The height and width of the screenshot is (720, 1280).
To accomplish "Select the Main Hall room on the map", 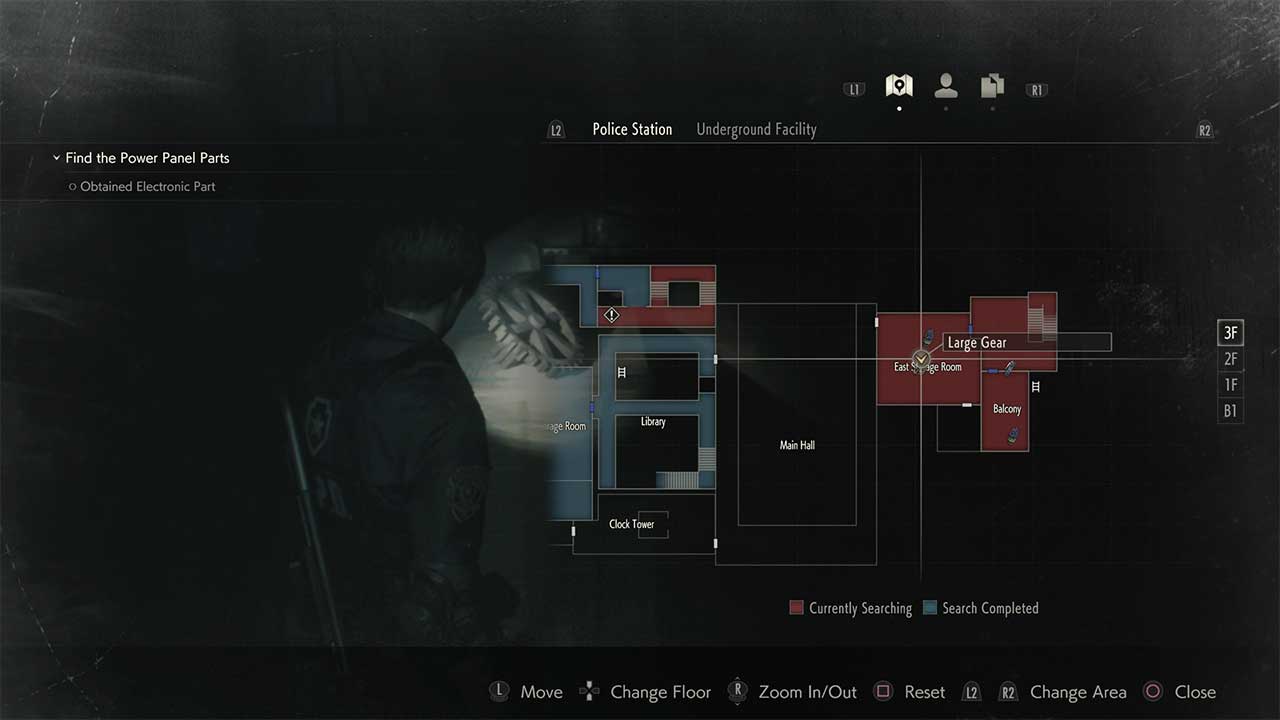I will [x=796, y=445].
